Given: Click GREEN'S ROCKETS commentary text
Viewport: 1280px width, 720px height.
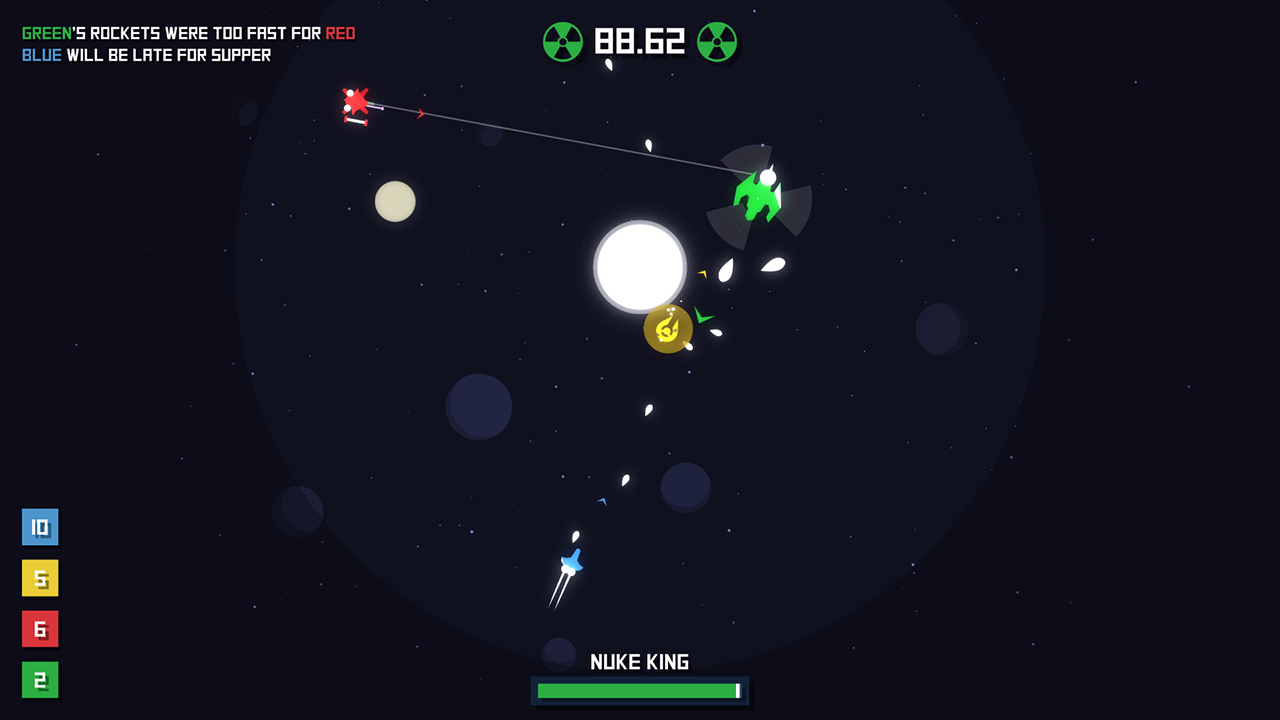Looking at the screenshot, I should pos(188,32).
